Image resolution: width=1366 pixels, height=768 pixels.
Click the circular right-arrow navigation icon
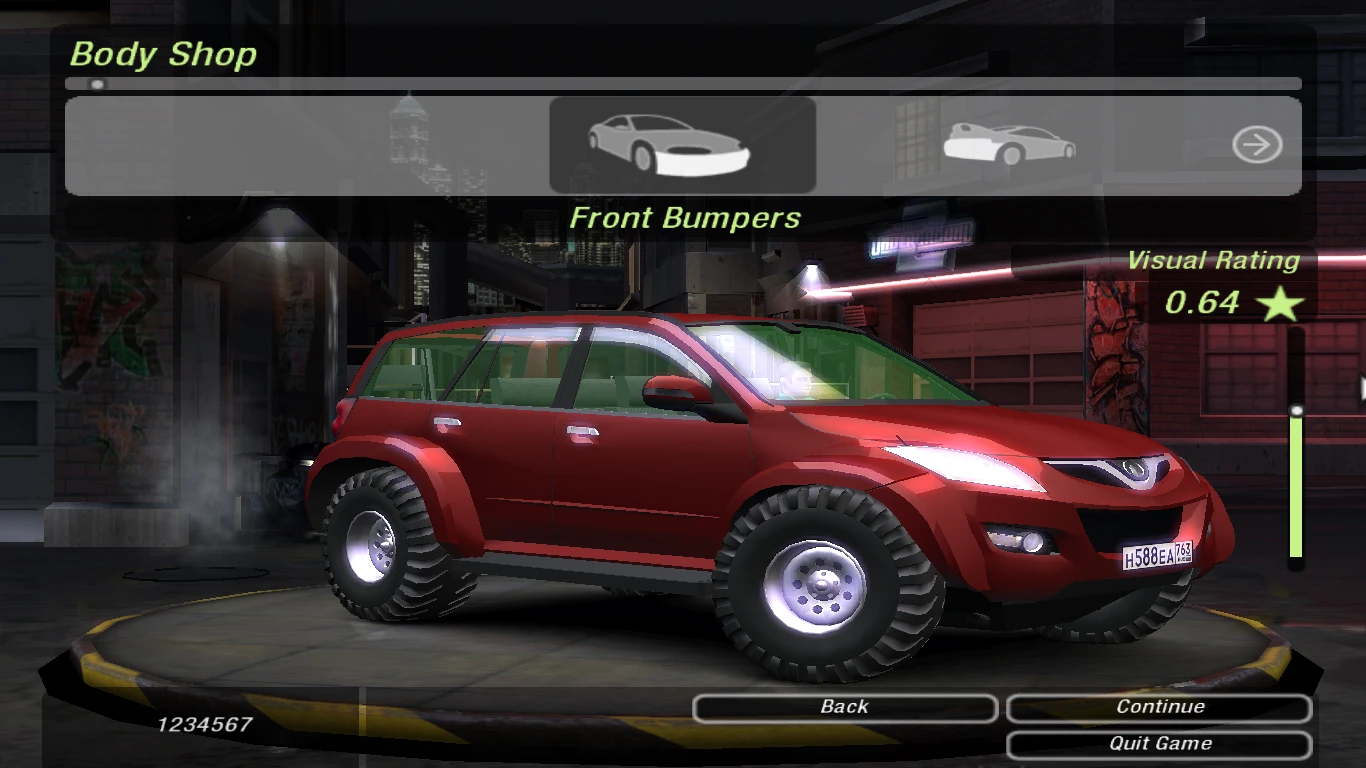point(1257,144)
